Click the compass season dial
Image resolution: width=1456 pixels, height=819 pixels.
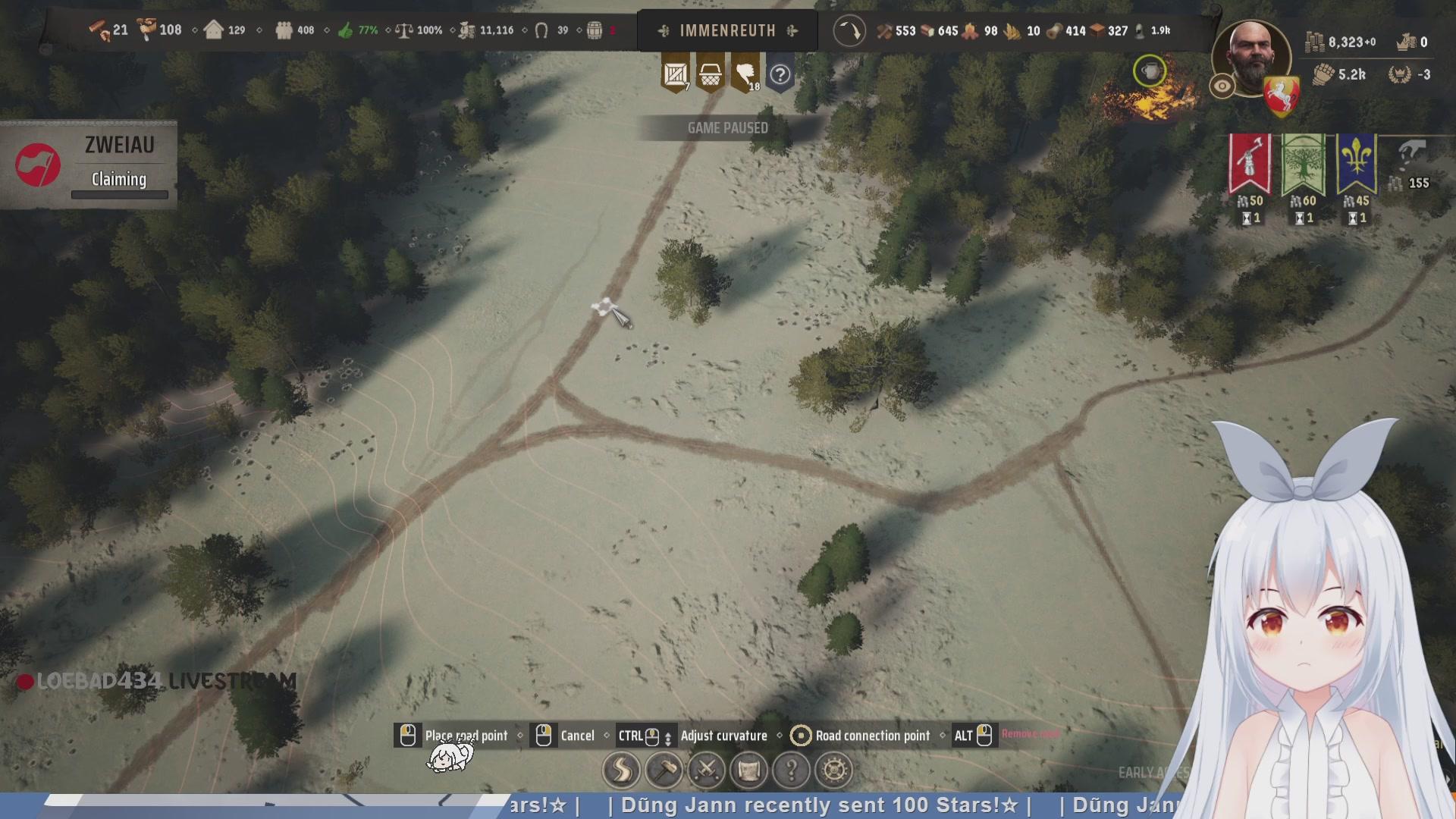coord(849,32)
